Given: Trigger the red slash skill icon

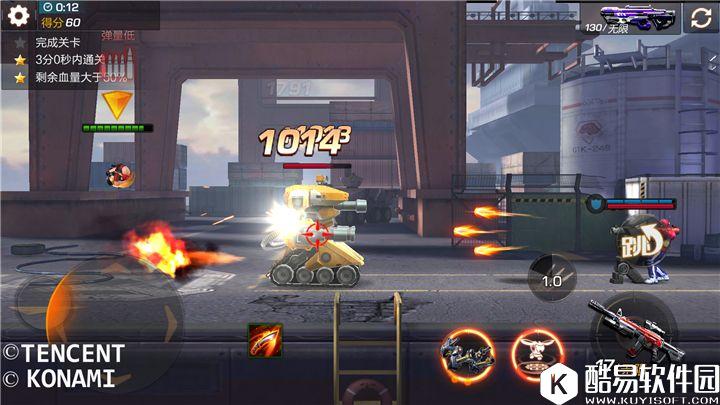Looking at the screenshot, I should click(x=265, y=340).
